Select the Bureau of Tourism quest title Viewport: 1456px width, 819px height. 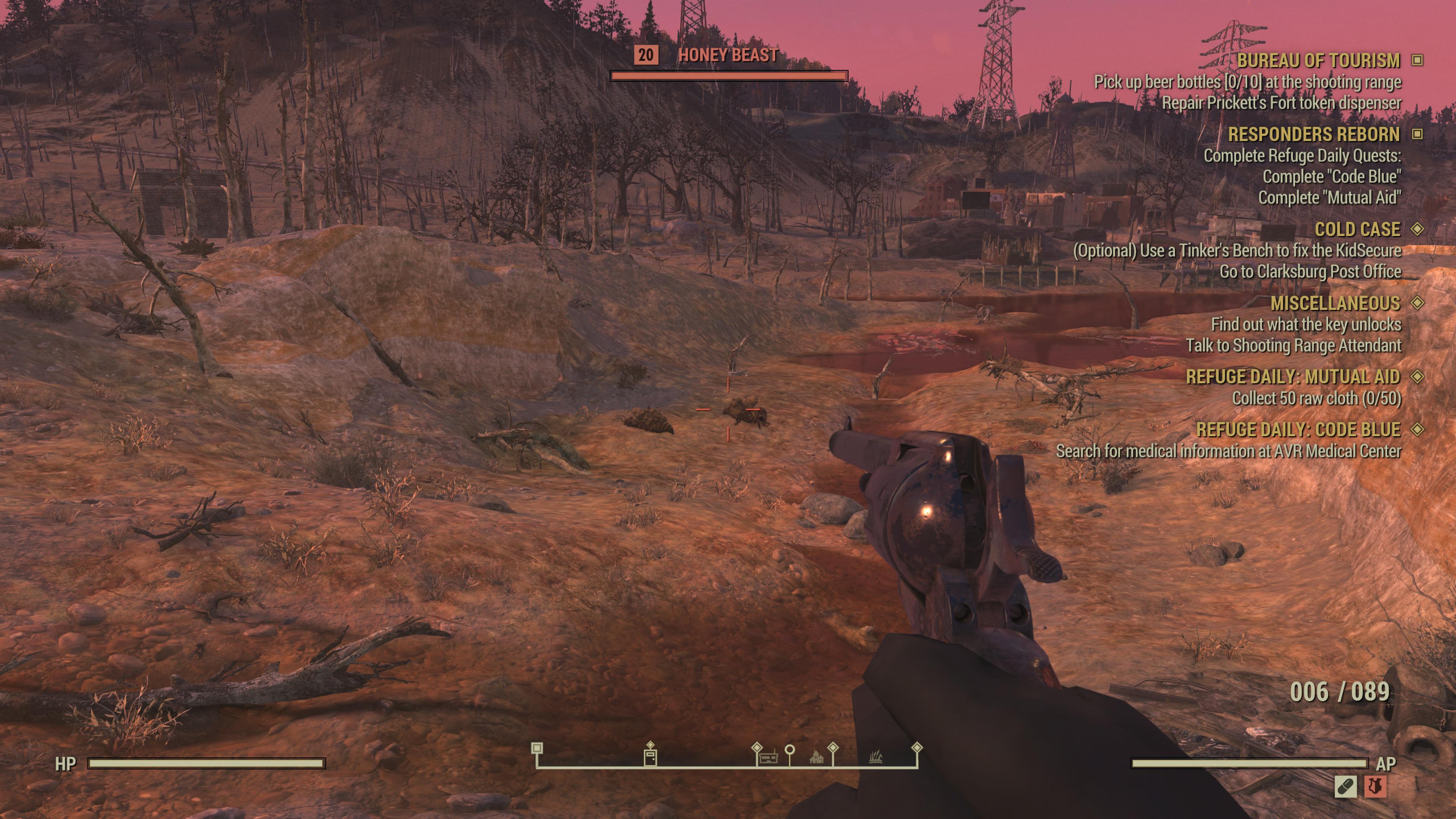pos(1318,61)
